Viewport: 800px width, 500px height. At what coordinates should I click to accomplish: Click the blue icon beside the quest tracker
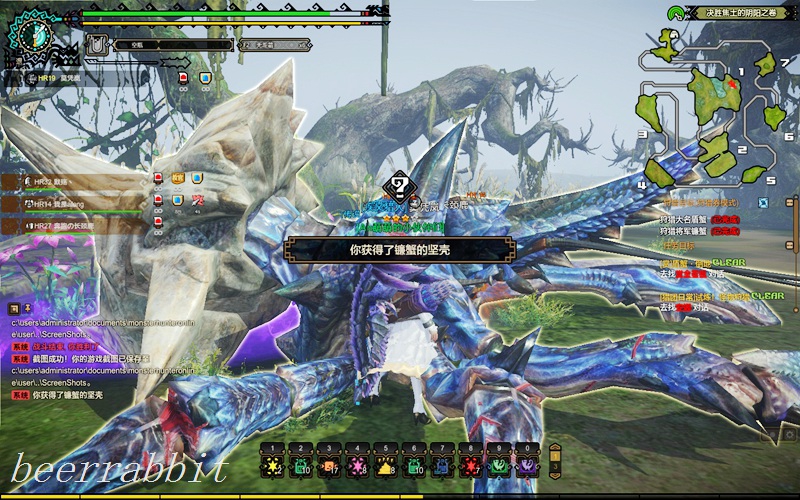click(763, 202)
